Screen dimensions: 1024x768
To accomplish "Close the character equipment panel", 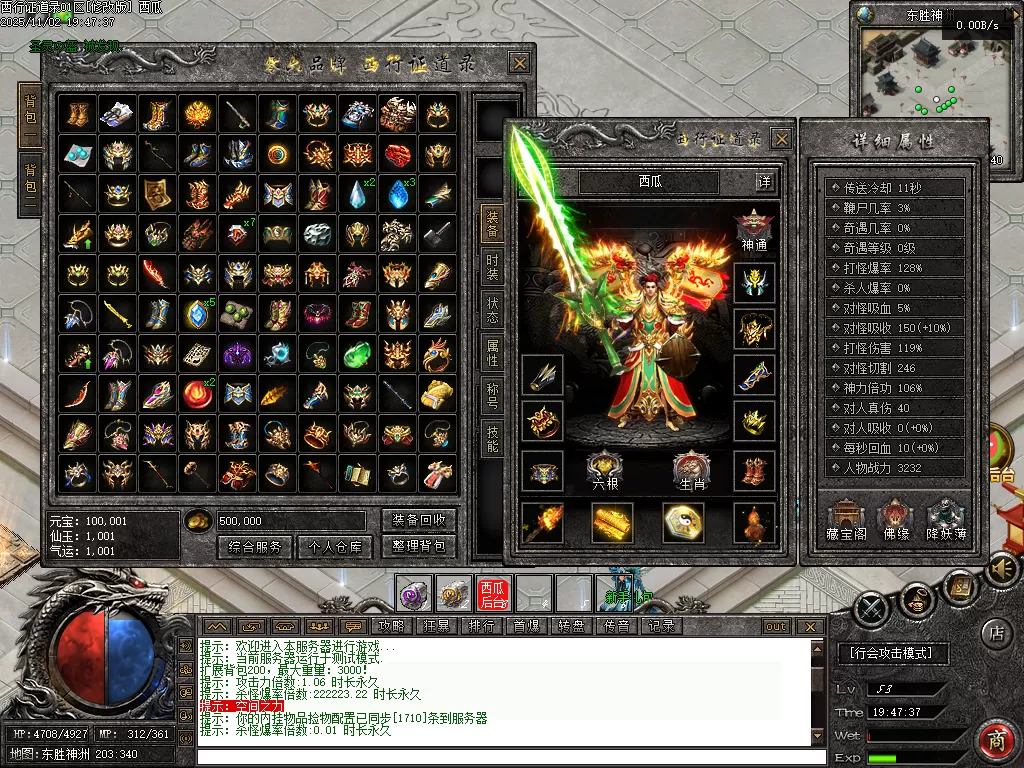I will [782, 138].
